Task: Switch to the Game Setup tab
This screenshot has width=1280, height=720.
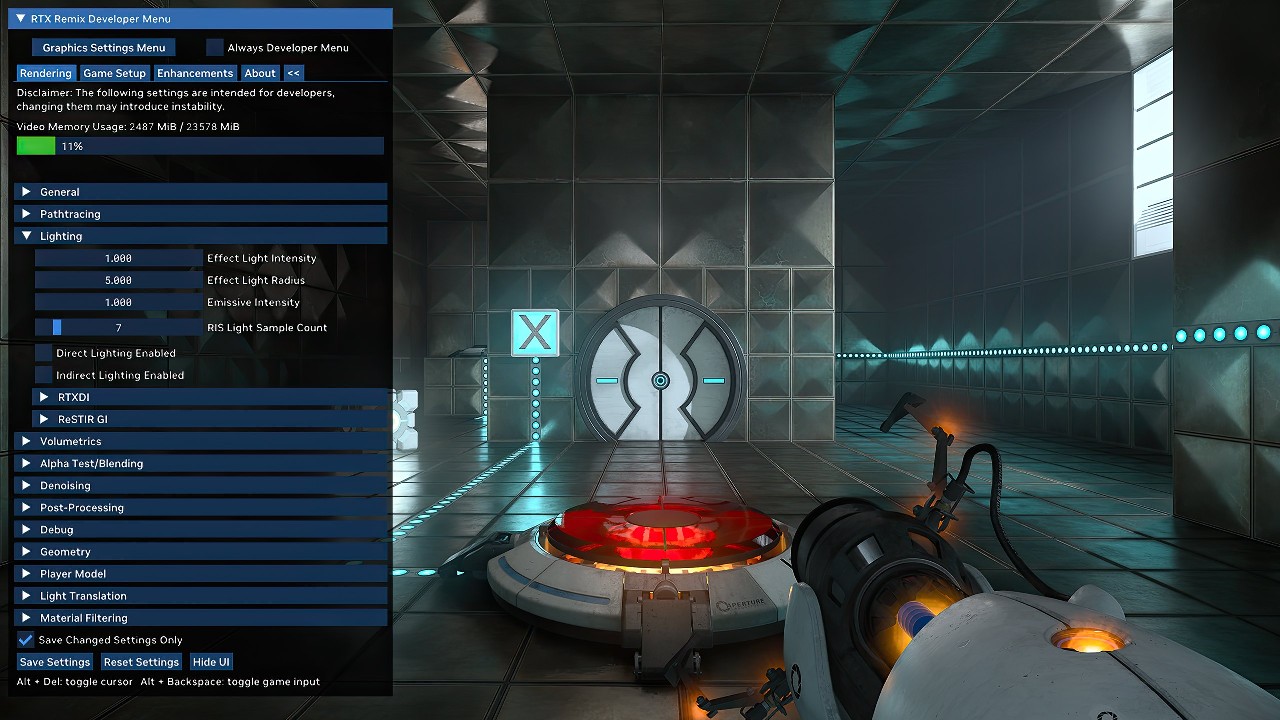Action: coord(113,72)
